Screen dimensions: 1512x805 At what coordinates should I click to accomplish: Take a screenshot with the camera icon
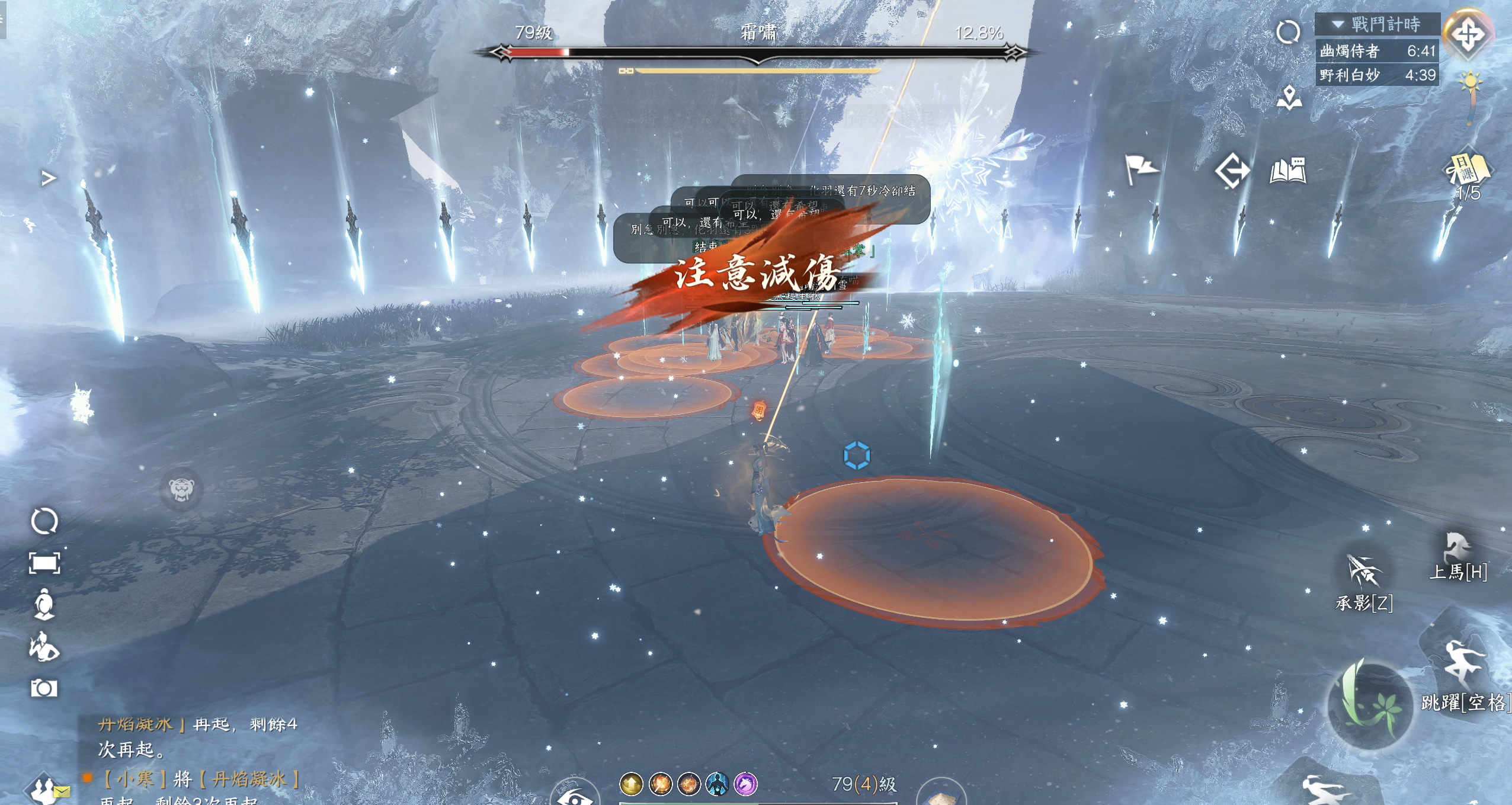point(44,688)
